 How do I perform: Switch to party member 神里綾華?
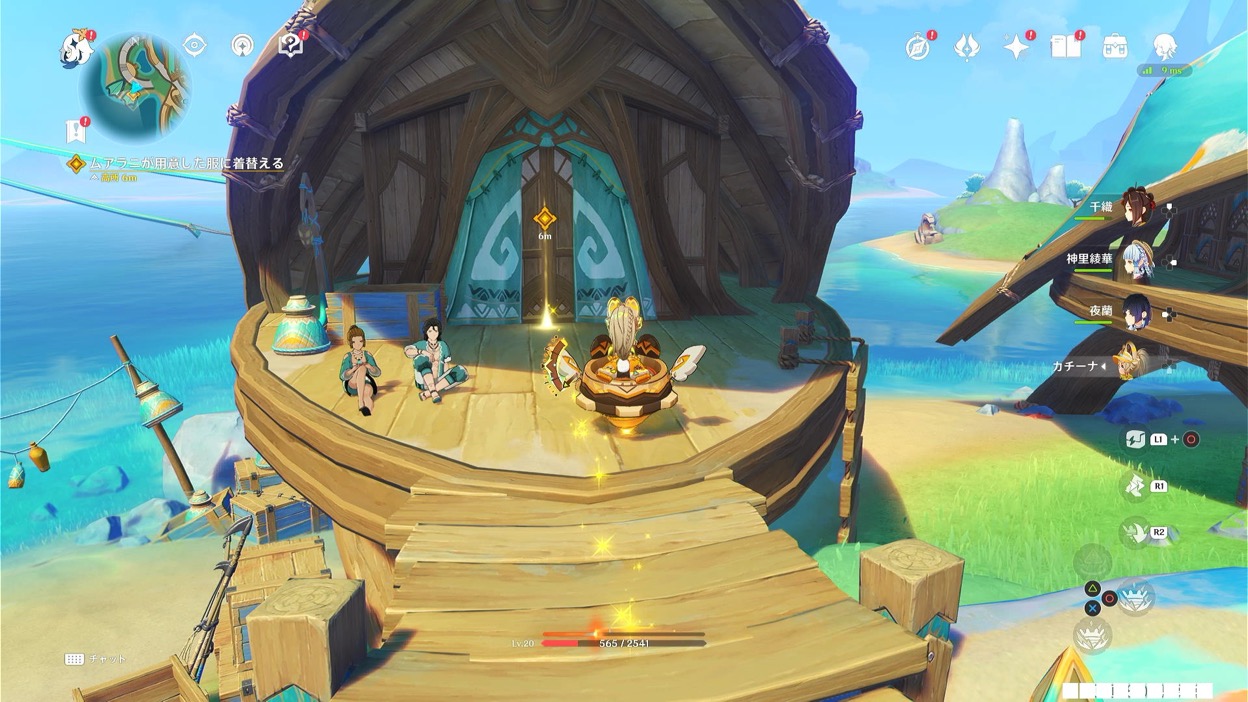pyautogui.click(x=1136, y=259)
